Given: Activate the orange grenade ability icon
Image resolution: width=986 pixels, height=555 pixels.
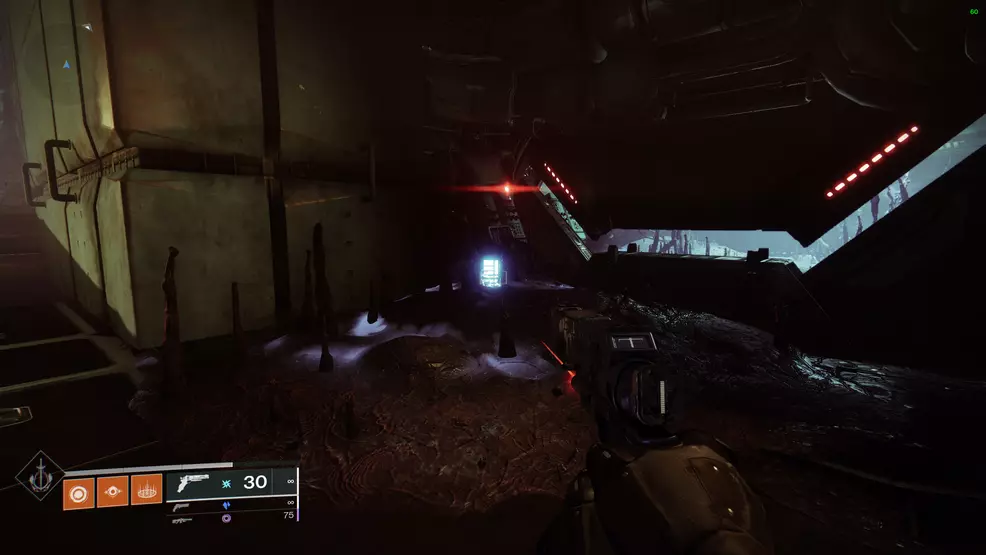Looking at the screenshot, I should [x=78, y=490].
